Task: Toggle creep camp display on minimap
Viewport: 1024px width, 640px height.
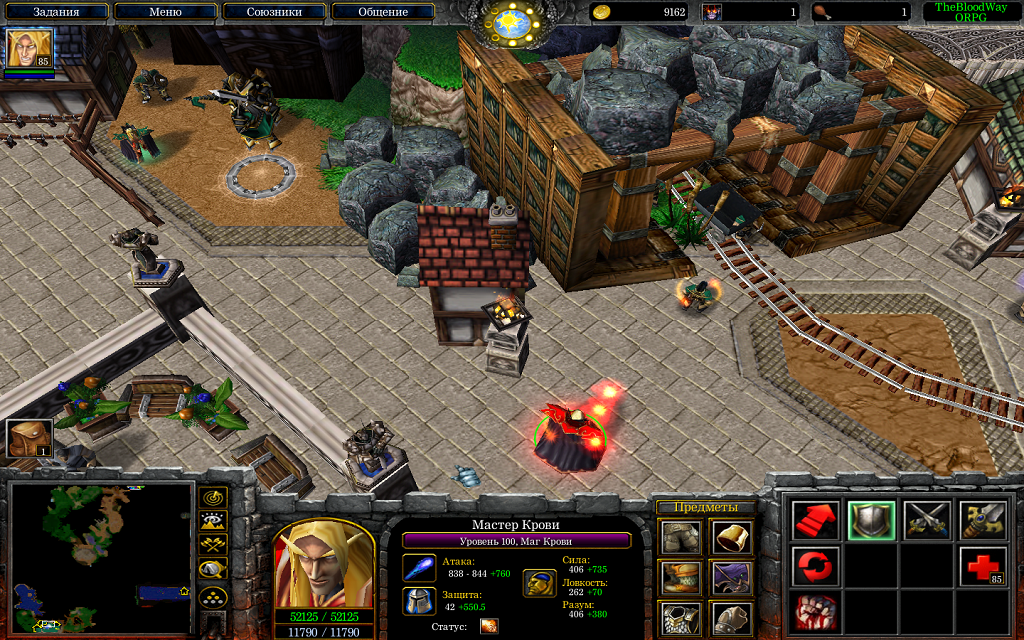Action: (214, 569)
